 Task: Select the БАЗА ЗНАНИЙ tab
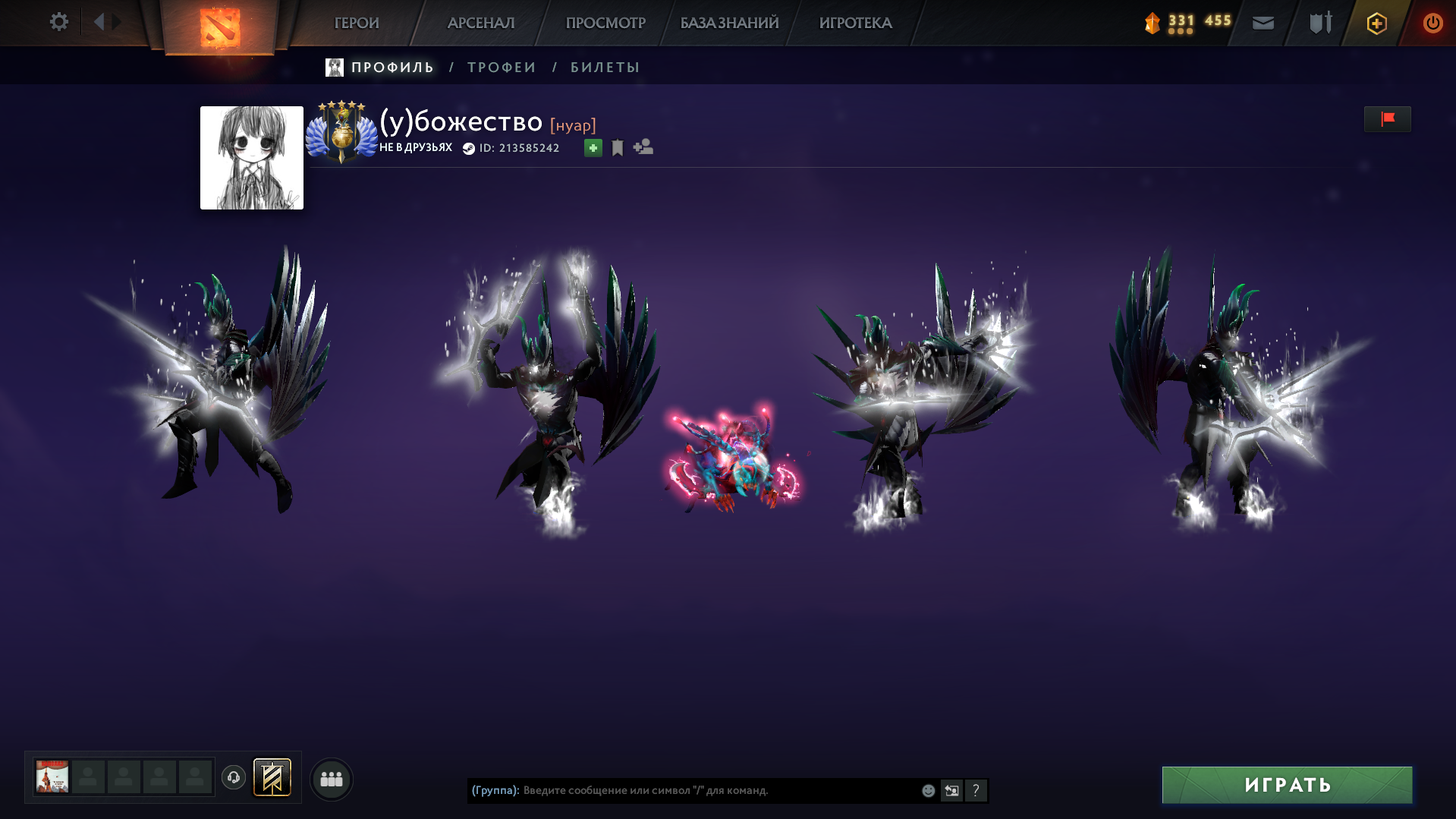(x=729, y=23)
